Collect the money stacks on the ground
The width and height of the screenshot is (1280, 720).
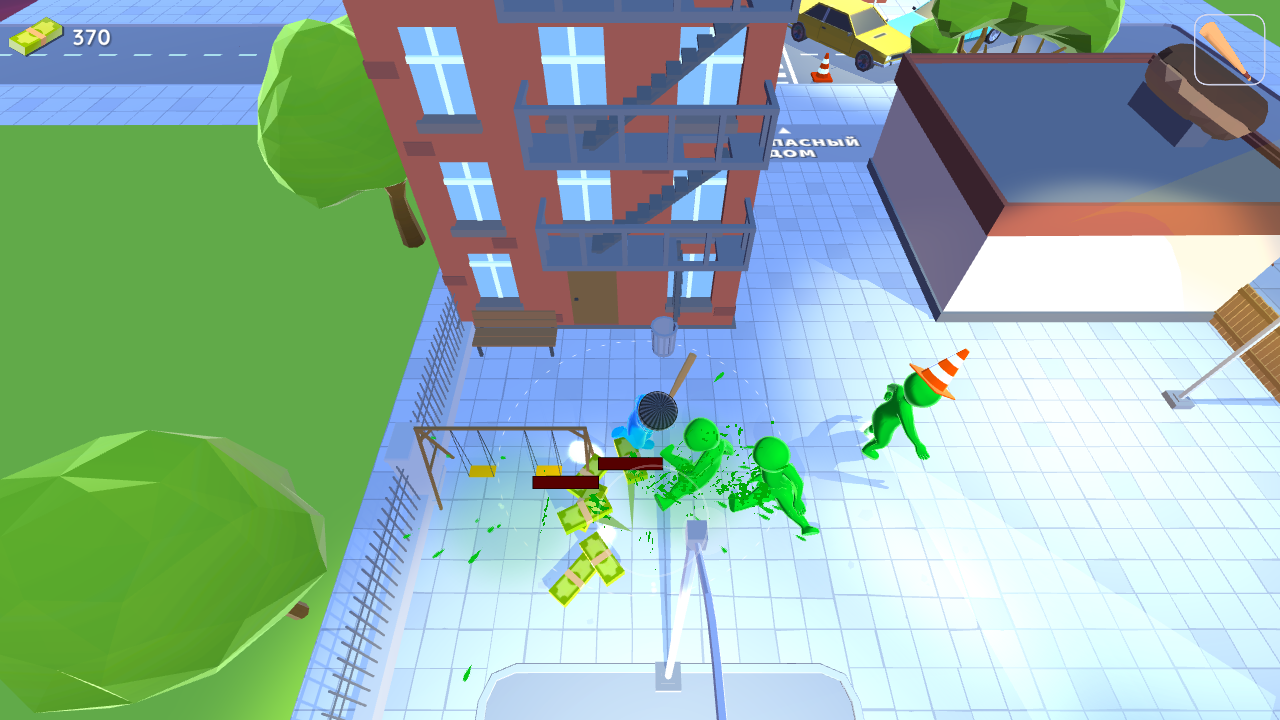click(x=585, y=560)
